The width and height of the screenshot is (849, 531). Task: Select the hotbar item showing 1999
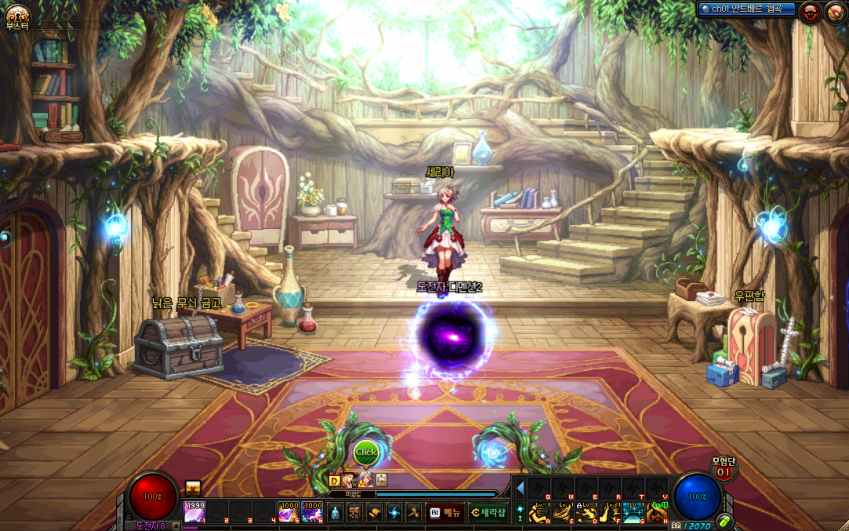click(194, 512)
